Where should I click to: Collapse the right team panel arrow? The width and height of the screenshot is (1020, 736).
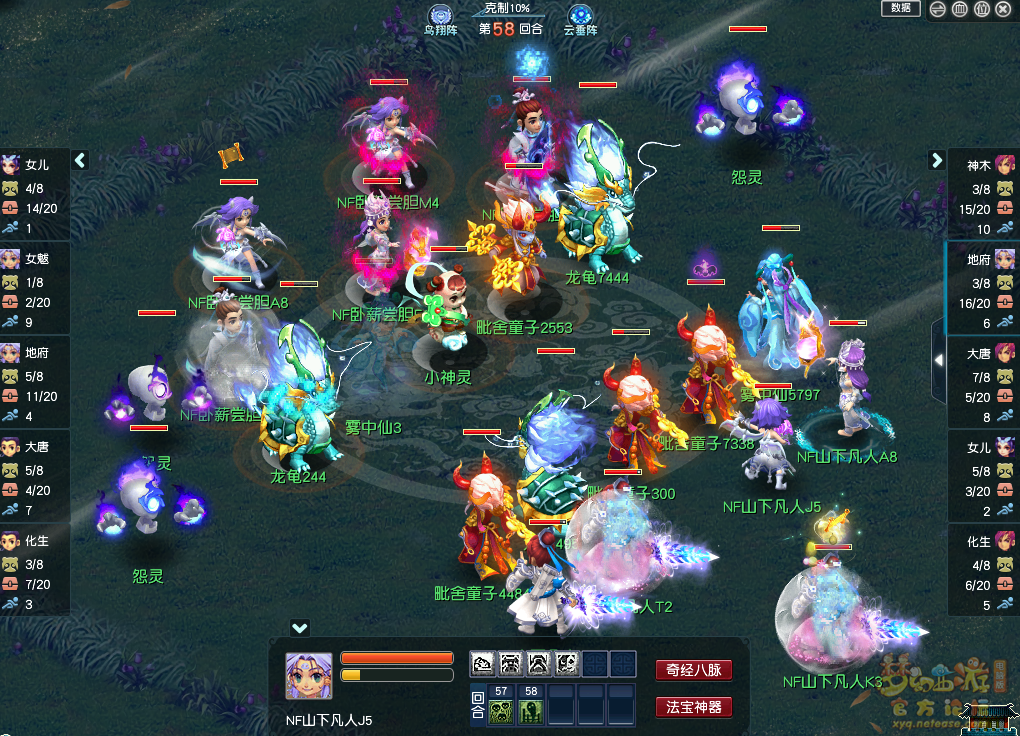click(x=937, y=160)
